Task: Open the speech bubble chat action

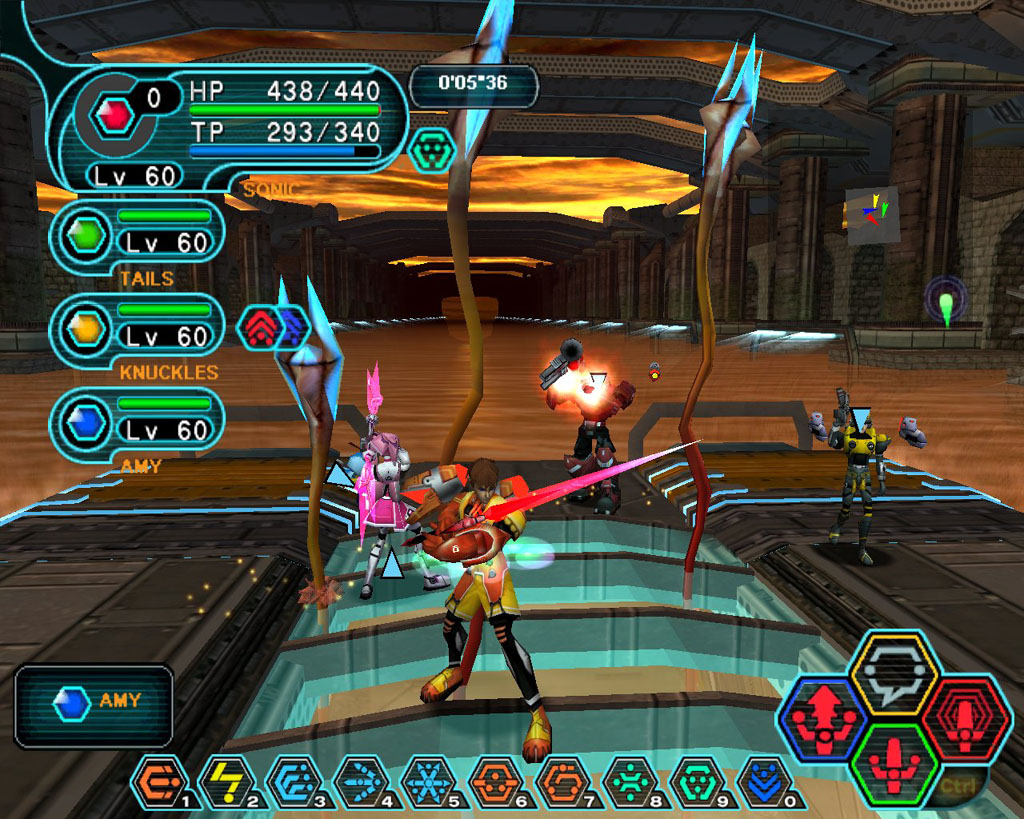Action: (x=894, y=673)
